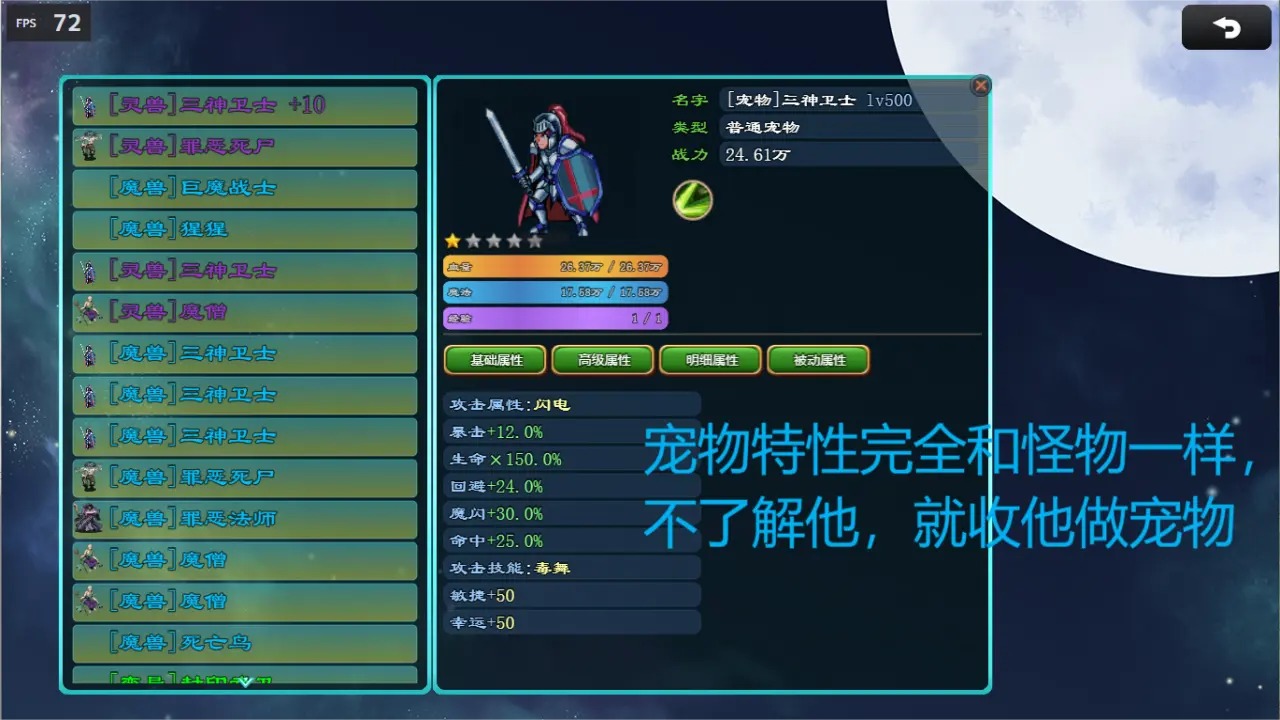Image resolution: width=1280 pixels, height=720 pixels.
Task: Switch to the 高级属性 tab
Action: pos(602,360)
